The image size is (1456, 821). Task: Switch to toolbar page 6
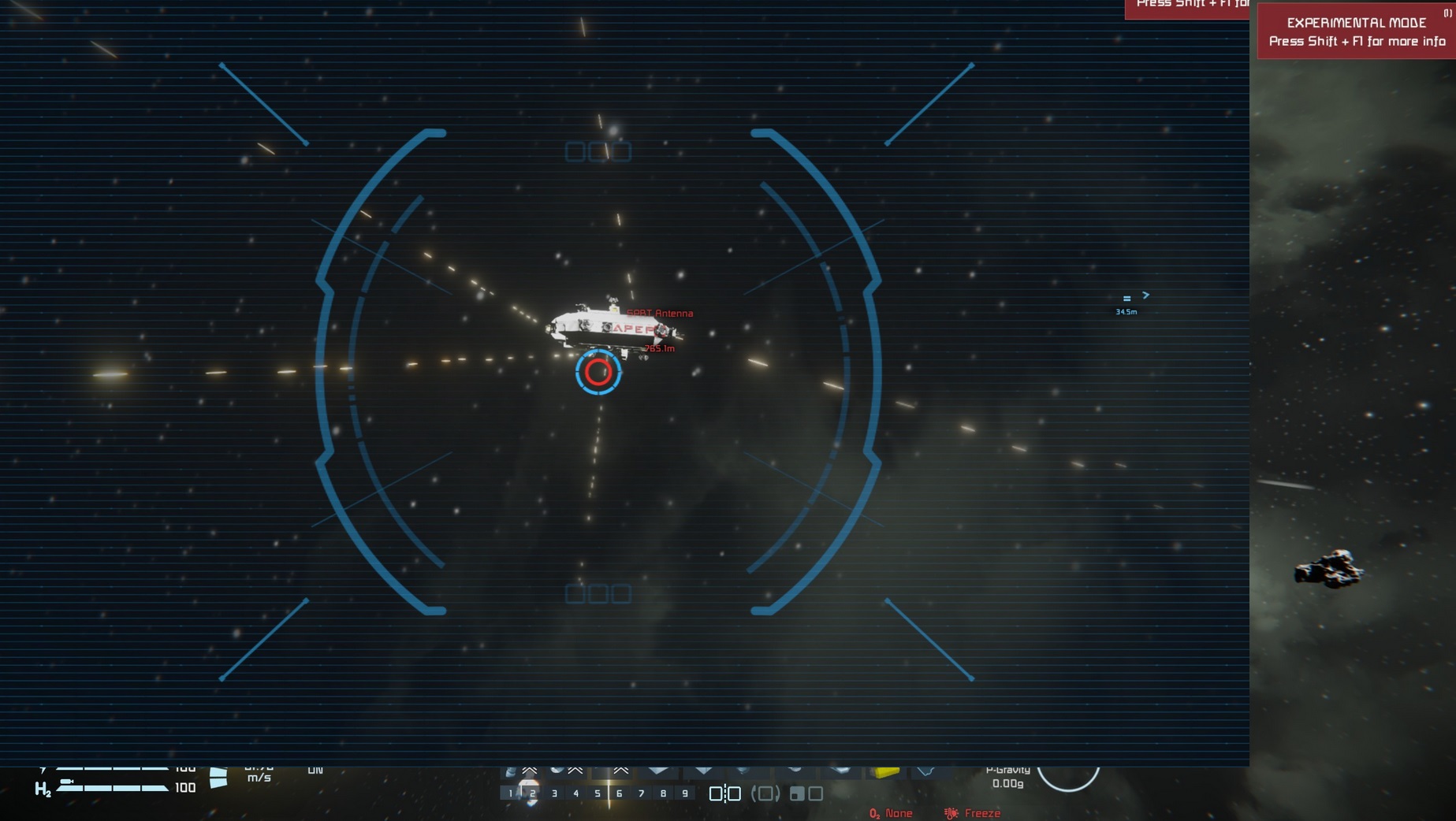click(620, 793)
